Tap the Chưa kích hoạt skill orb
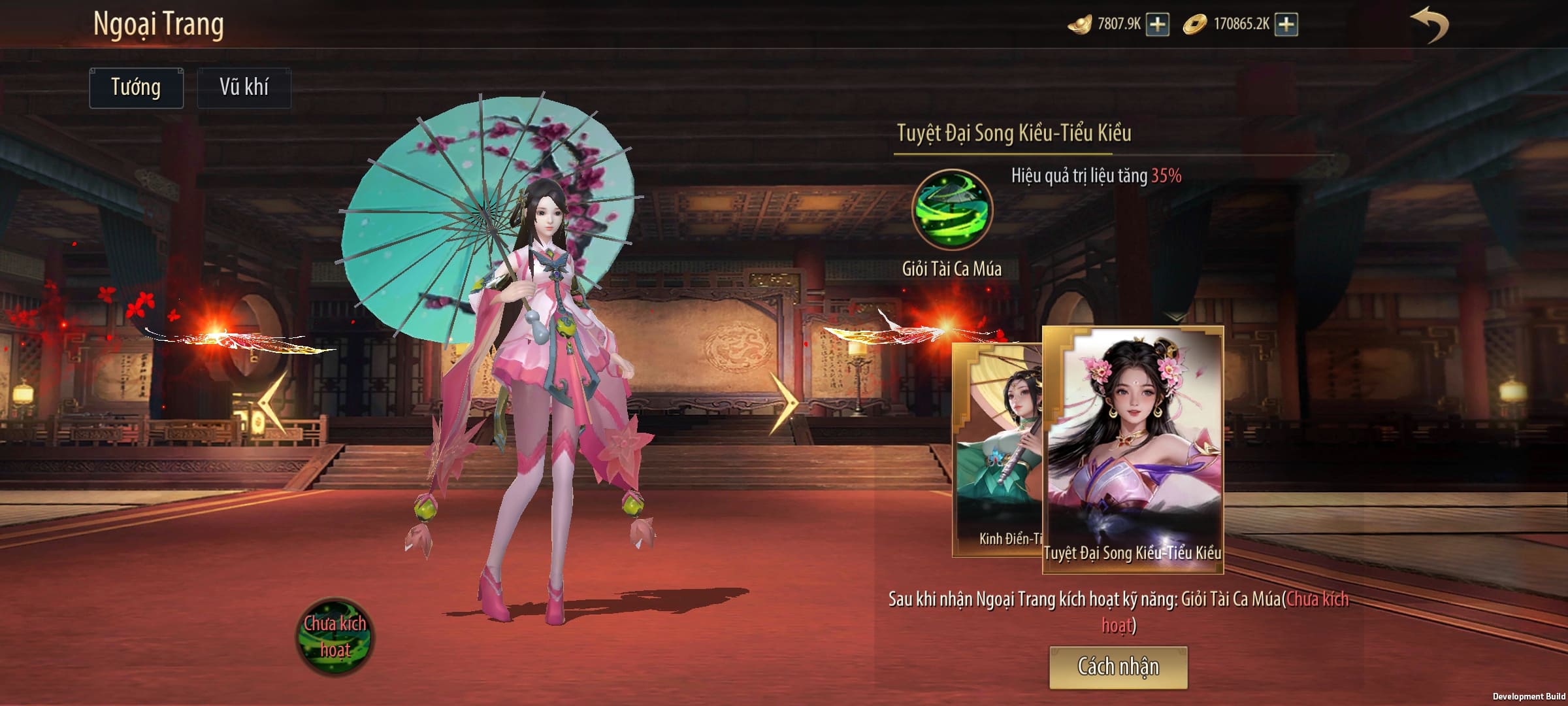1568x706 pixels. pos(335,637)
